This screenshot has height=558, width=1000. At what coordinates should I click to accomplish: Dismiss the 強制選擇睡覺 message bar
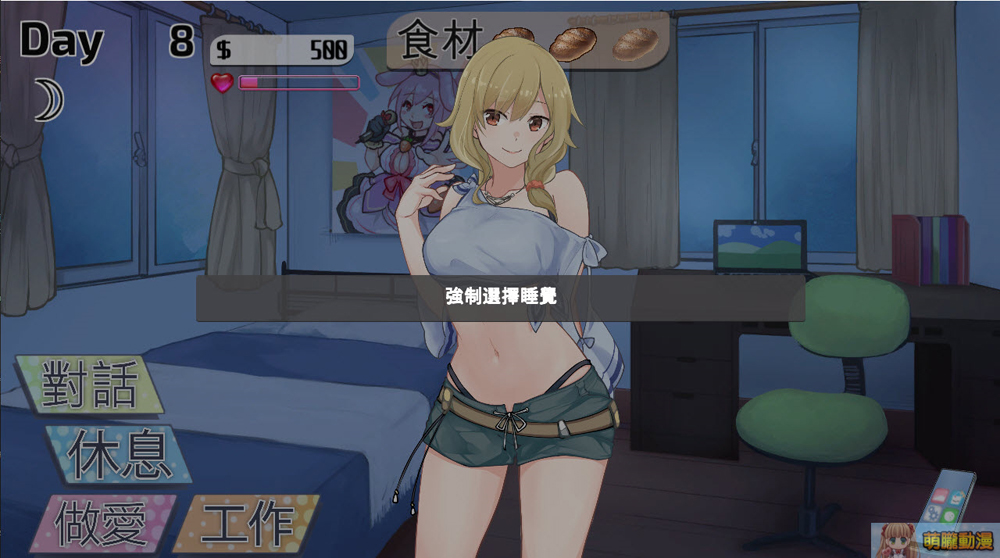(500, 298)
